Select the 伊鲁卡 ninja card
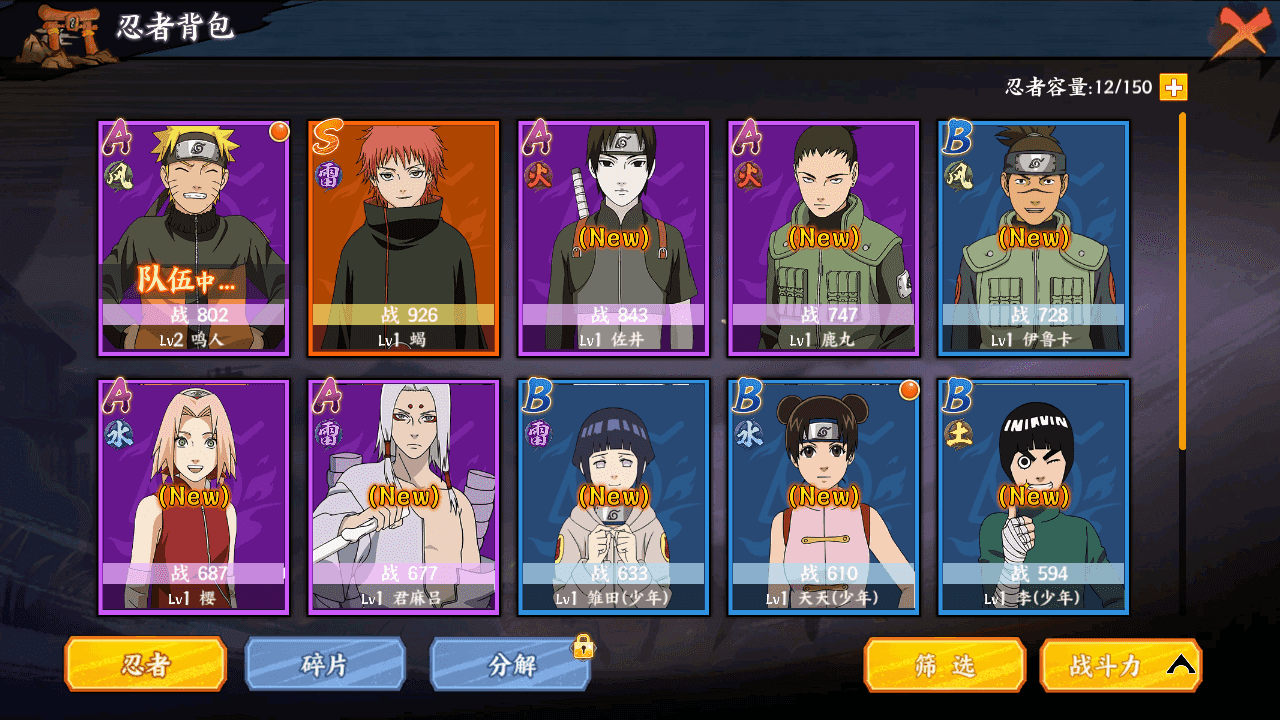The image size is (1280, 720). 1034,238
